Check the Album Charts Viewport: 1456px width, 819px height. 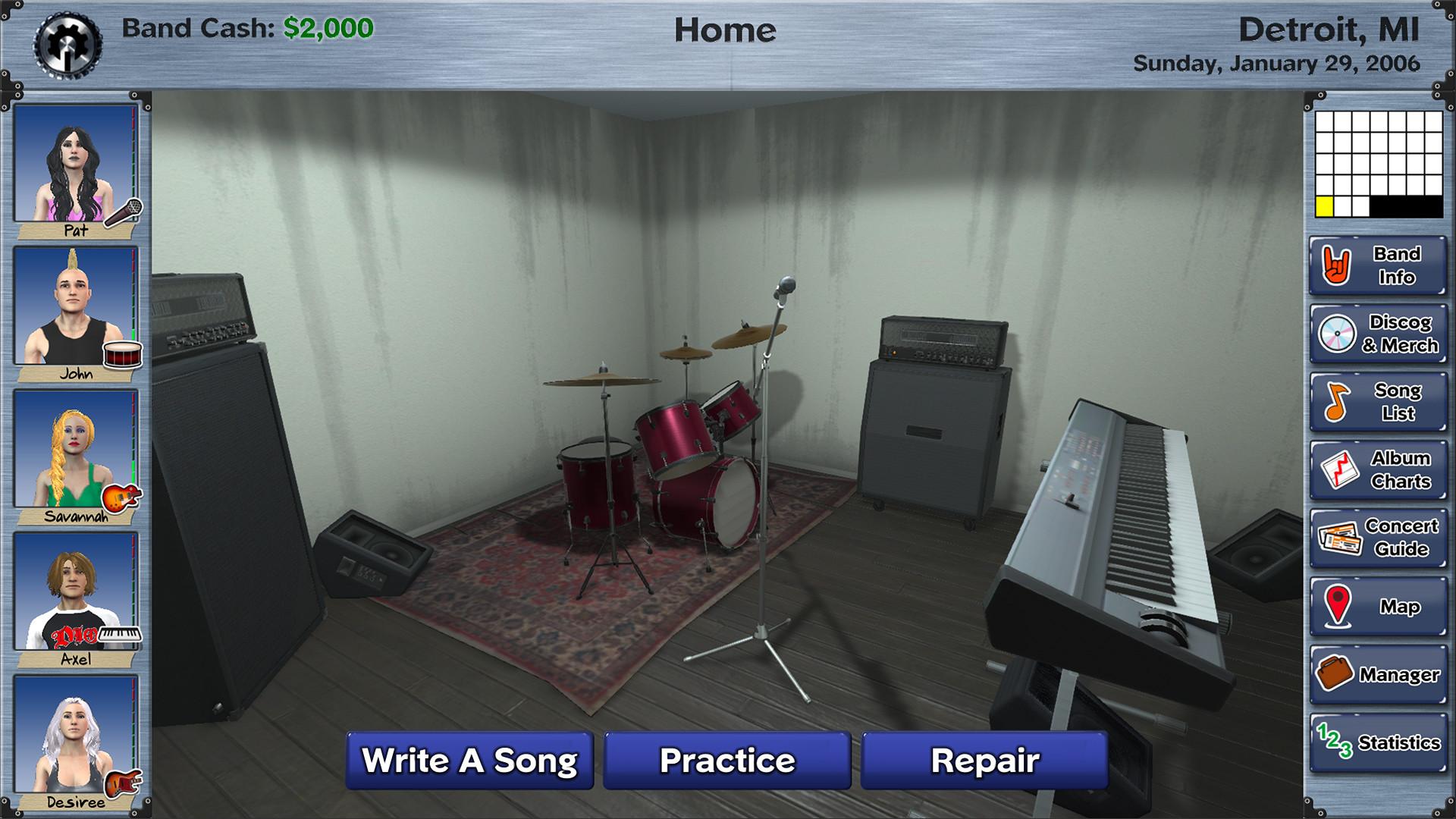(x=1376, y=469)
